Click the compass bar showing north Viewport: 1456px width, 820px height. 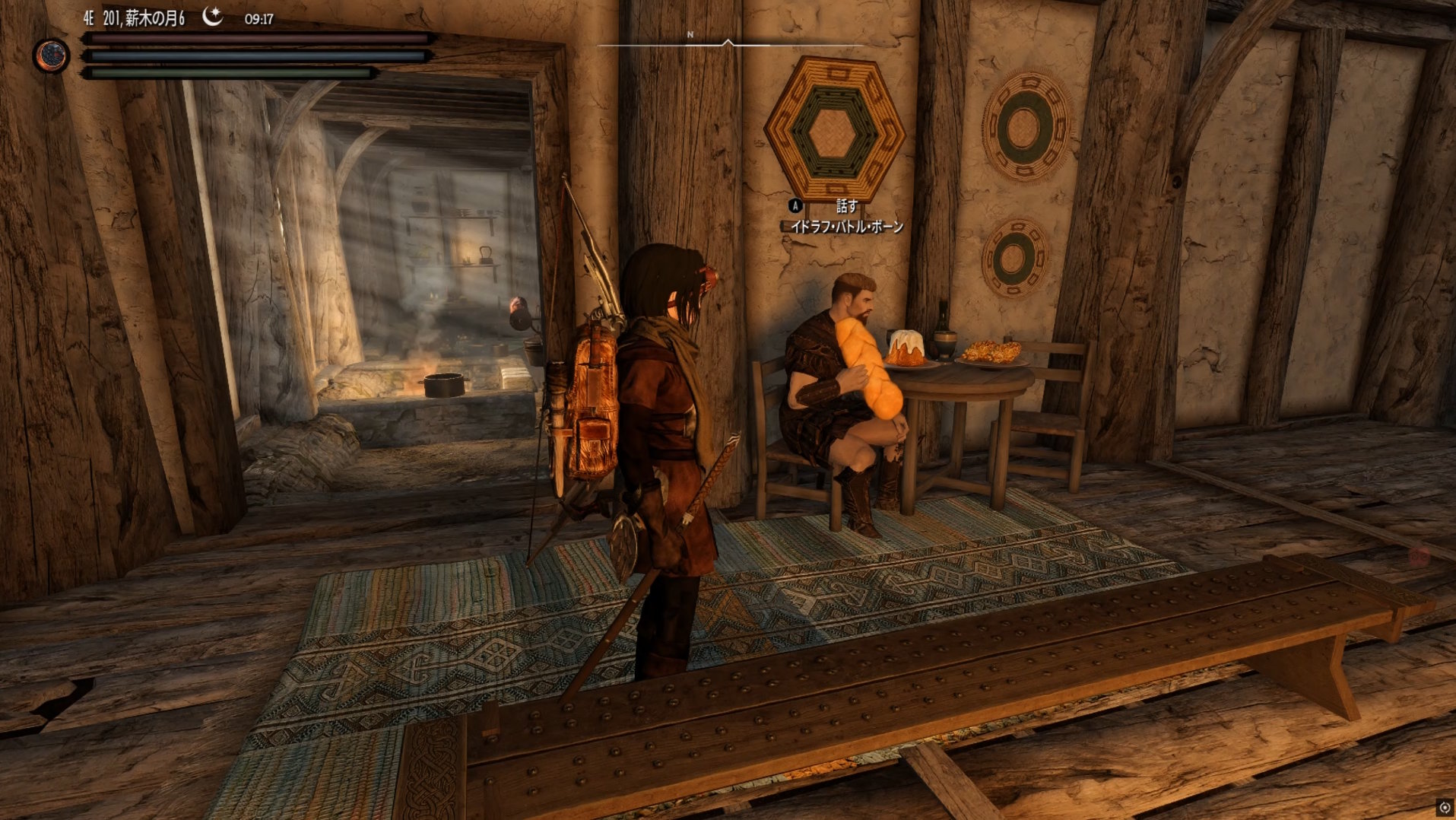pyautogui.click(x=728, y=43)
